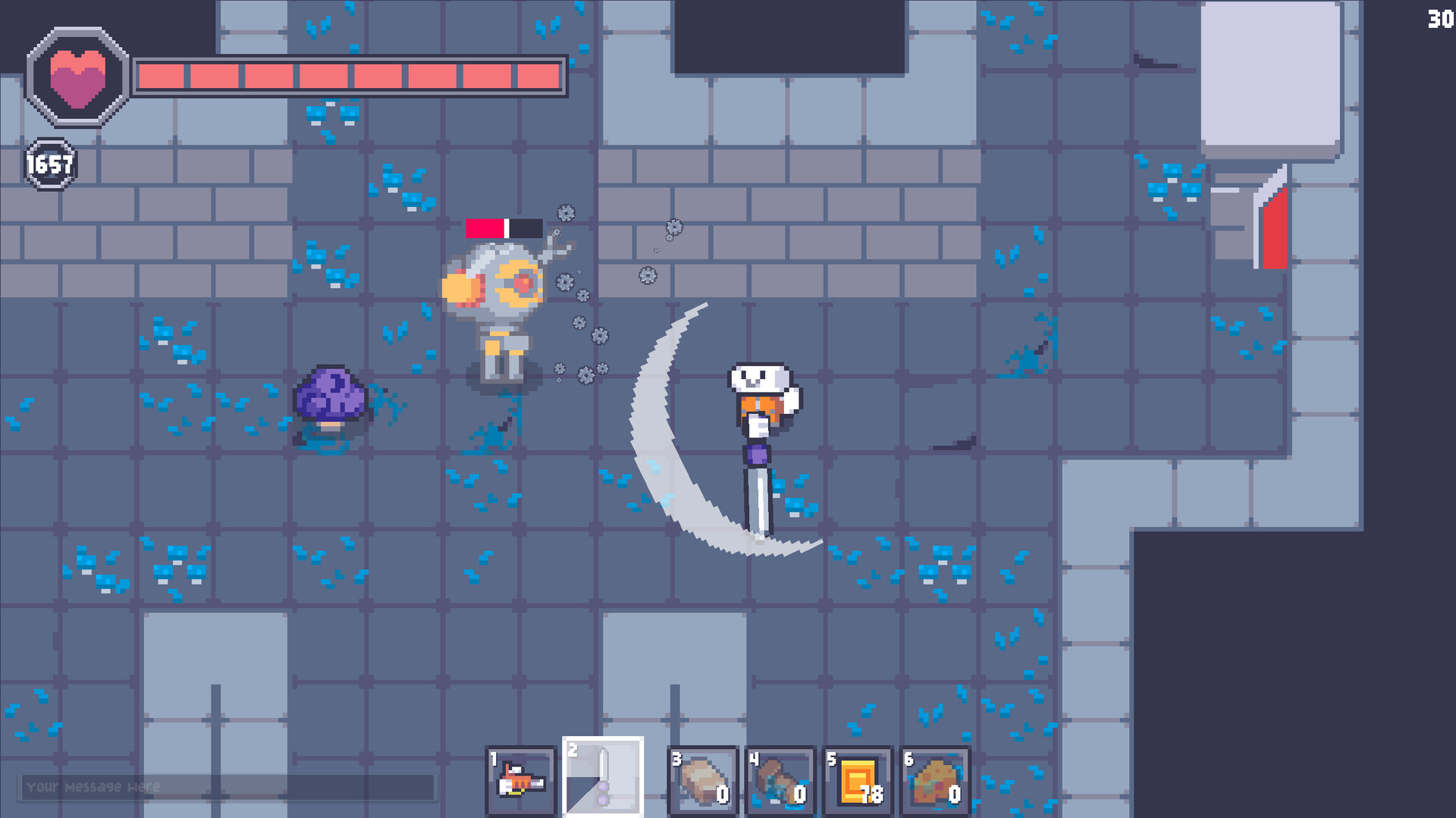This screenshot has width=1456, height=818.
Task: Click the ammo count 78 on slot 5
Action: (x=870, y=794)
